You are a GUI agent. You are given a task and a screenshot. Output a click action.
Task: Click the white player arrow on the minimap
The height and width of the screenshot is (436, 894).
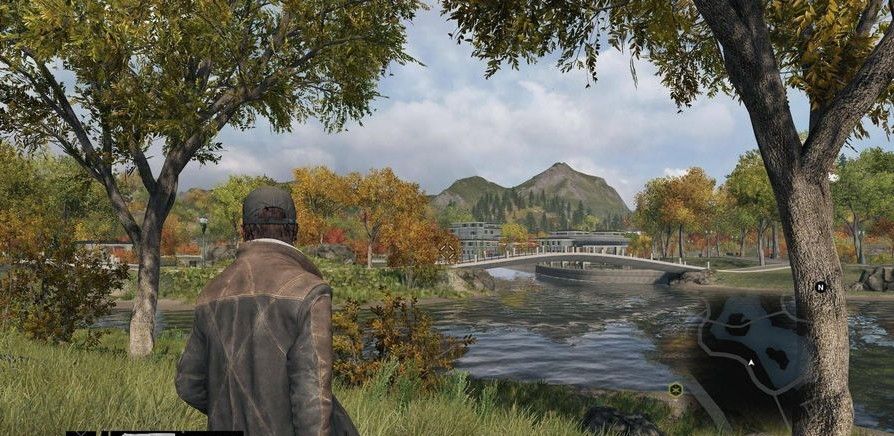[751, 363]
